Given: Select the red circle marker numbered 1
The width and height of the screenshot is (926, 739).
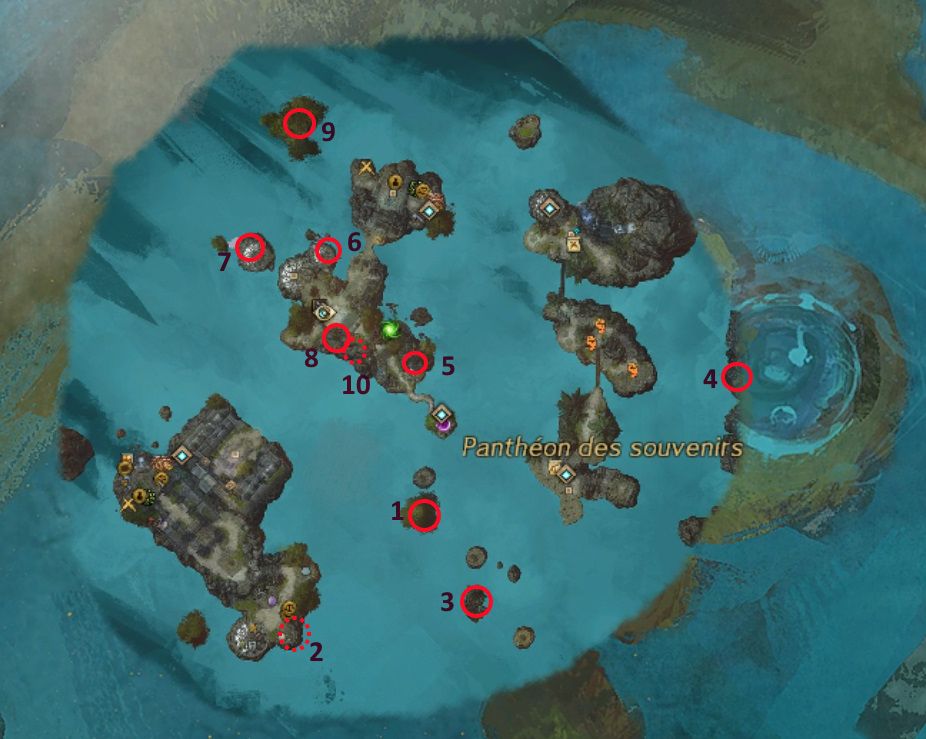Looking at the screenshot, I should tap(425, 515).
